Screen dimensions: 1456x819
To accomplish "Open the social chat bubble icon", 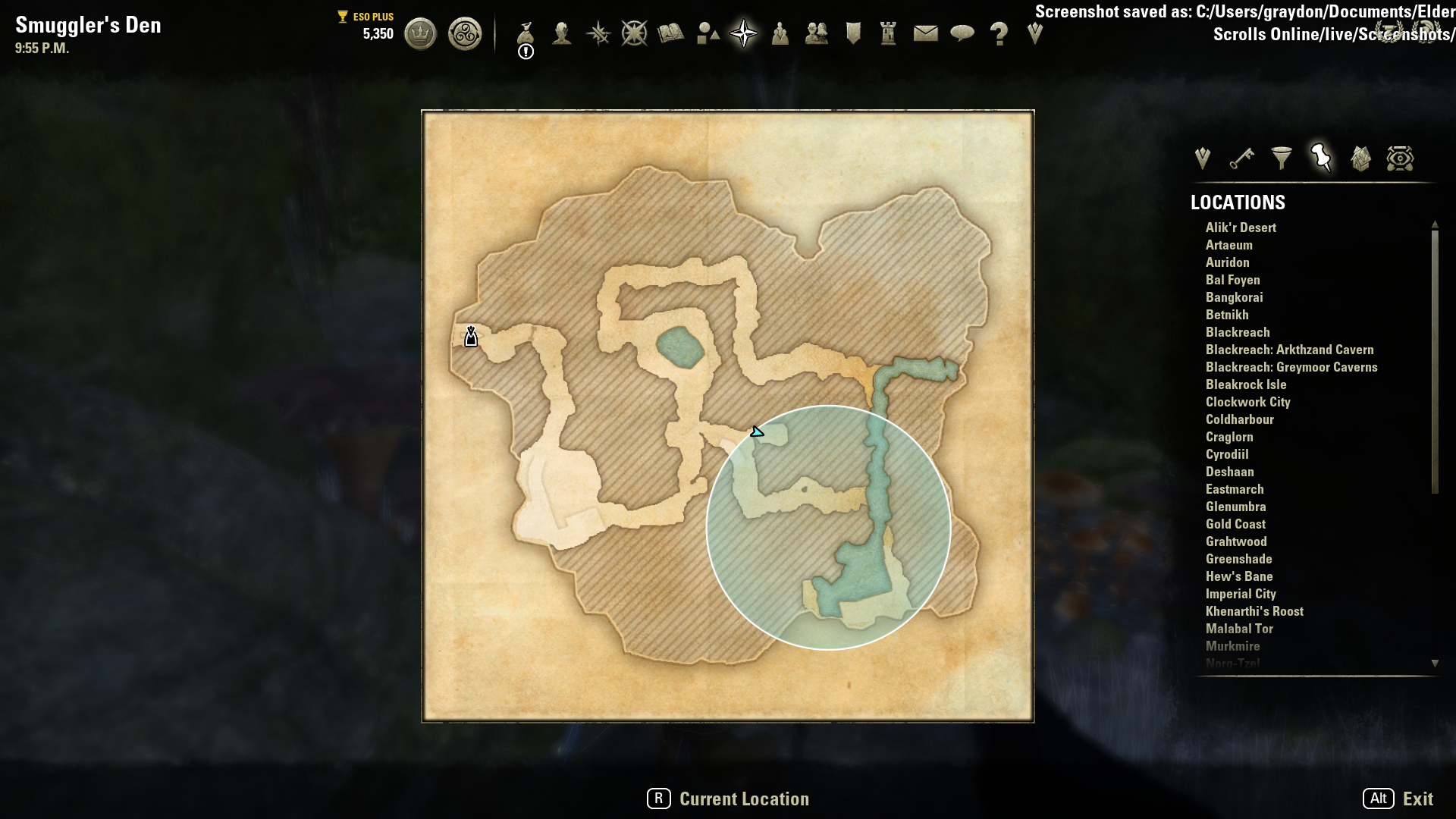I will point(962,33).
